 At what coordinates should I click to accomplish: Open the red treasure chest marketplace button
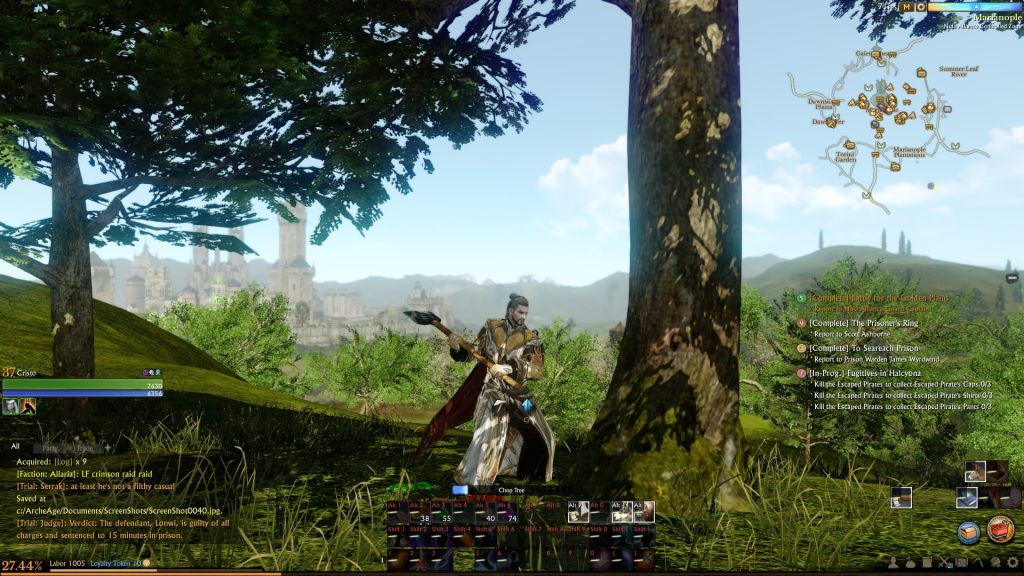click(1000, 529)
